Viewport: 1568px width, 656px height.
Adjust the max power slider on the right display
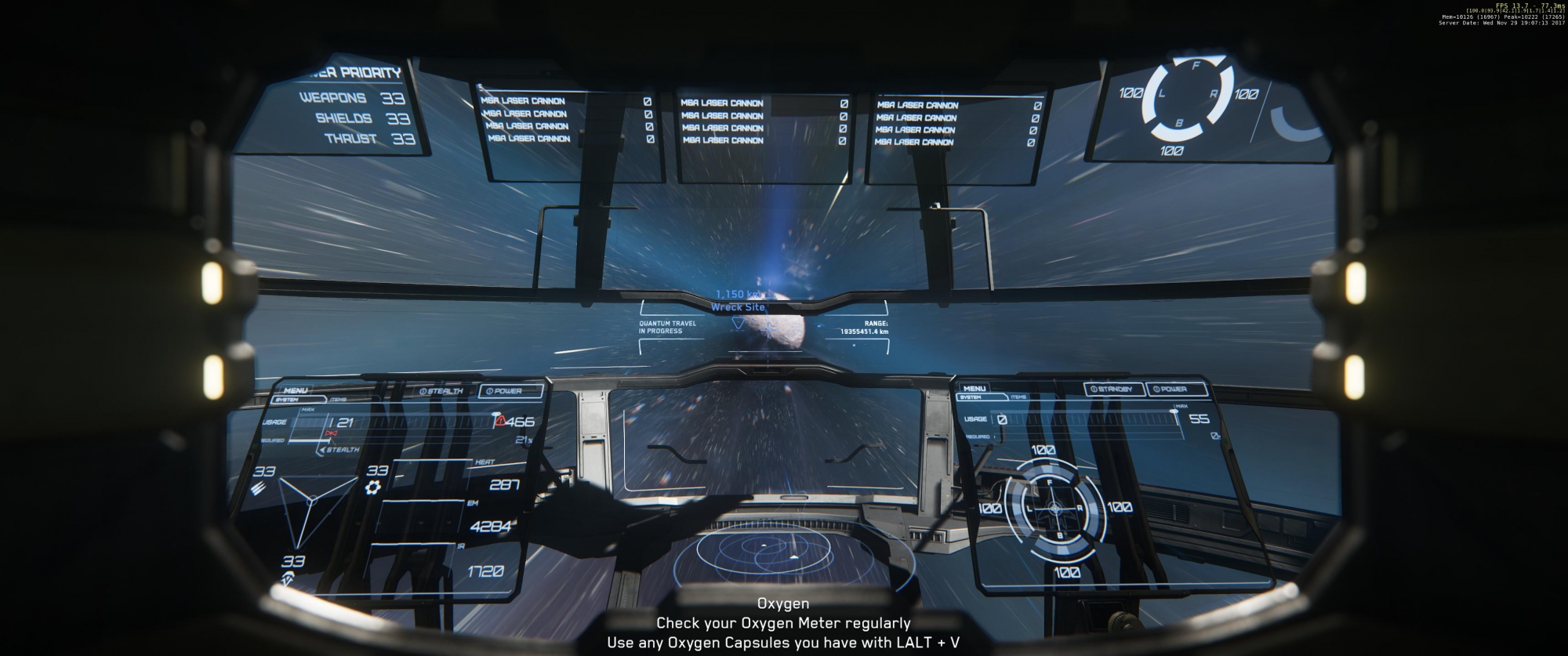[1174, 411]
